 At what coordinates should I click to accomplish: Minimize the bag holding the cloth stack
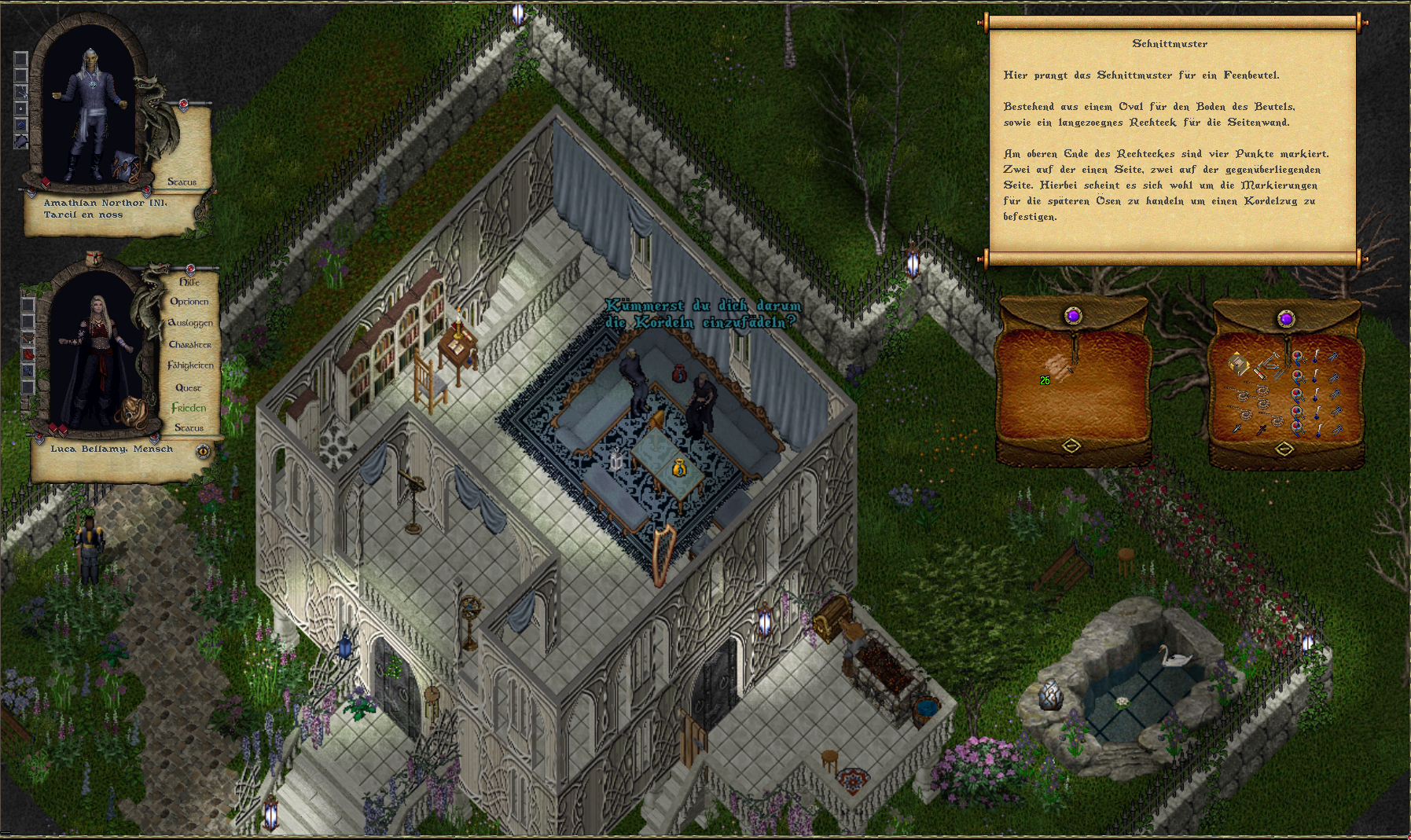pos(1071,446)
